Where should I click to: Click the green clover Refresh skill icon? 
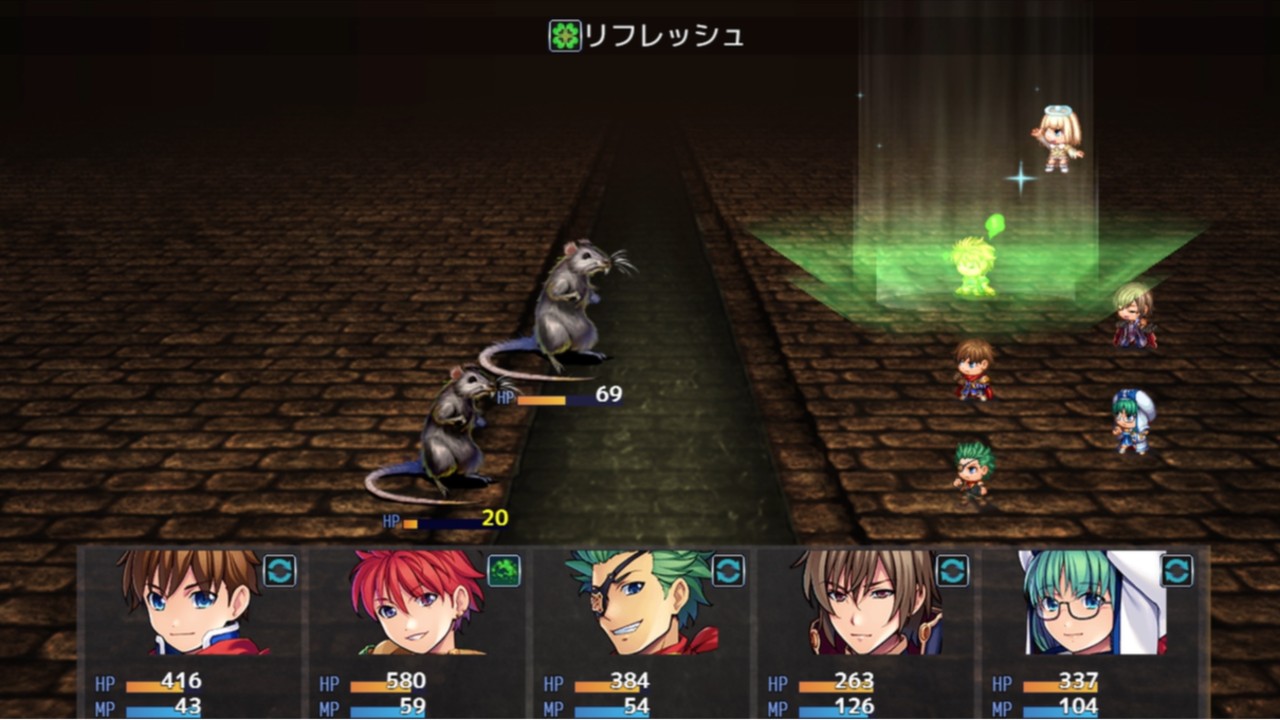563,37
